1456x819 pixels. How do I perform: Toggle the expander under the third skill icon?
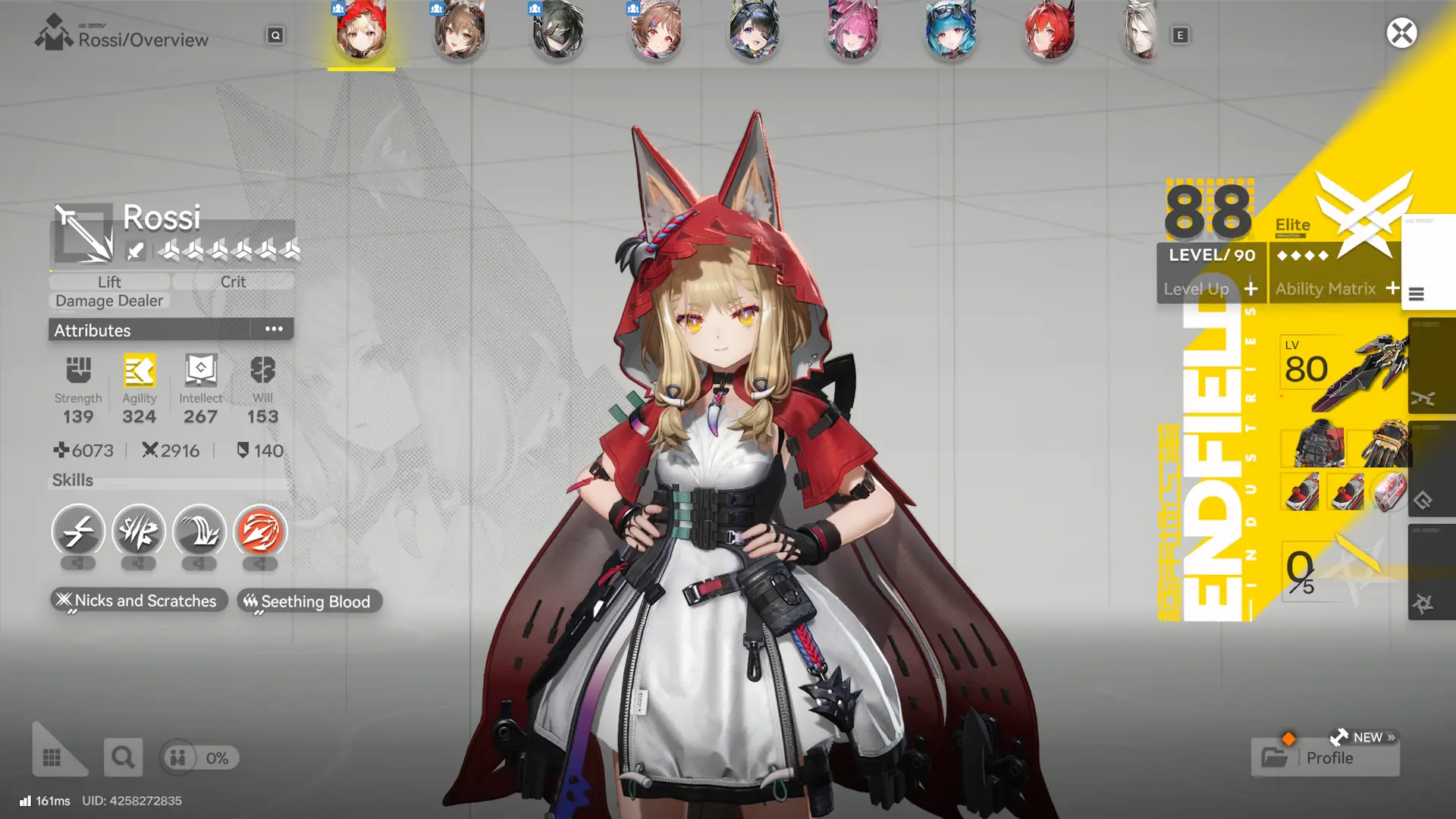coord(199,564)
